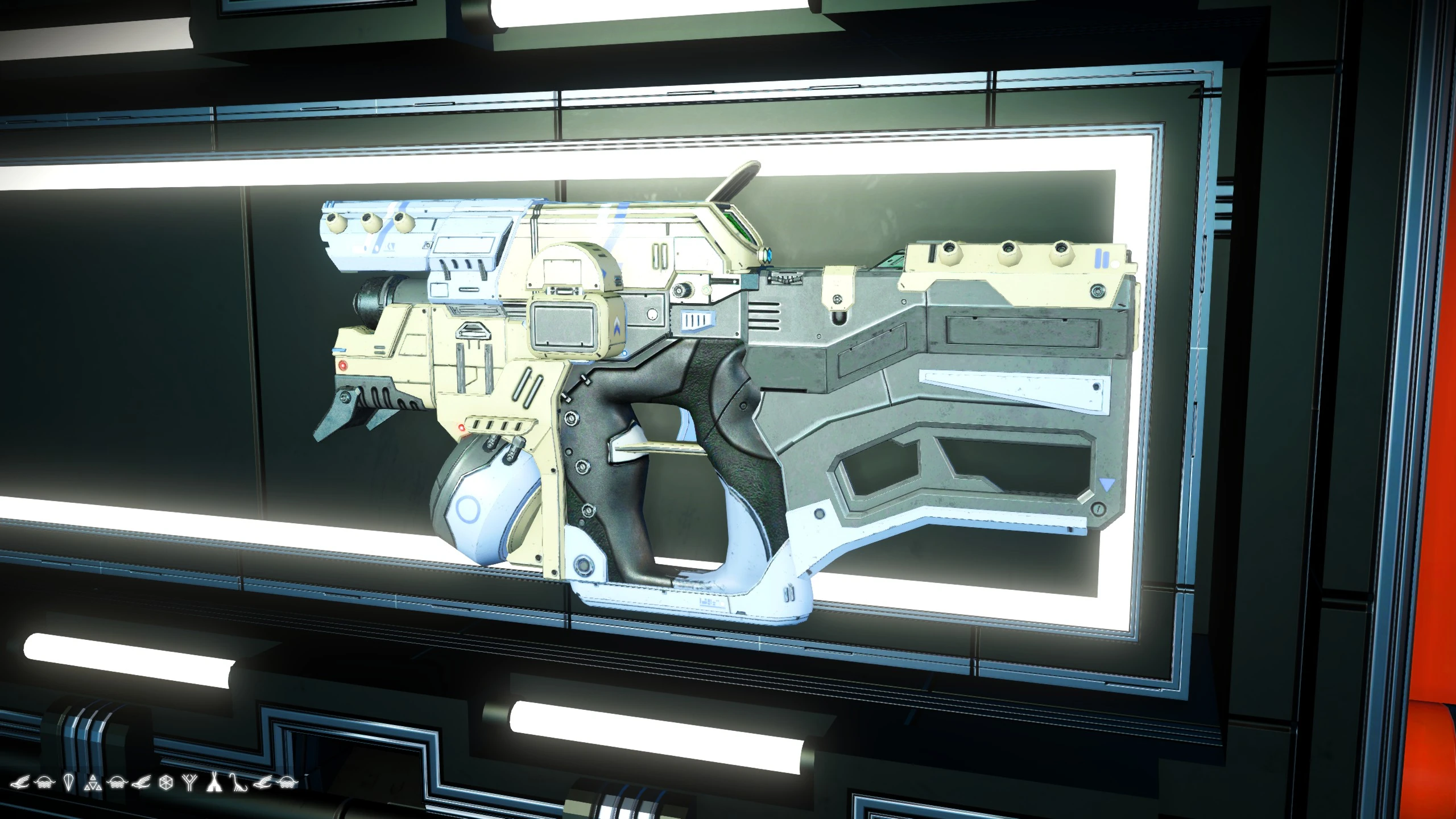The height and width of the screenshot is (819, 1456).
Task: Toggle the green screen panel atop the weapon
Action: coord(738,229)
